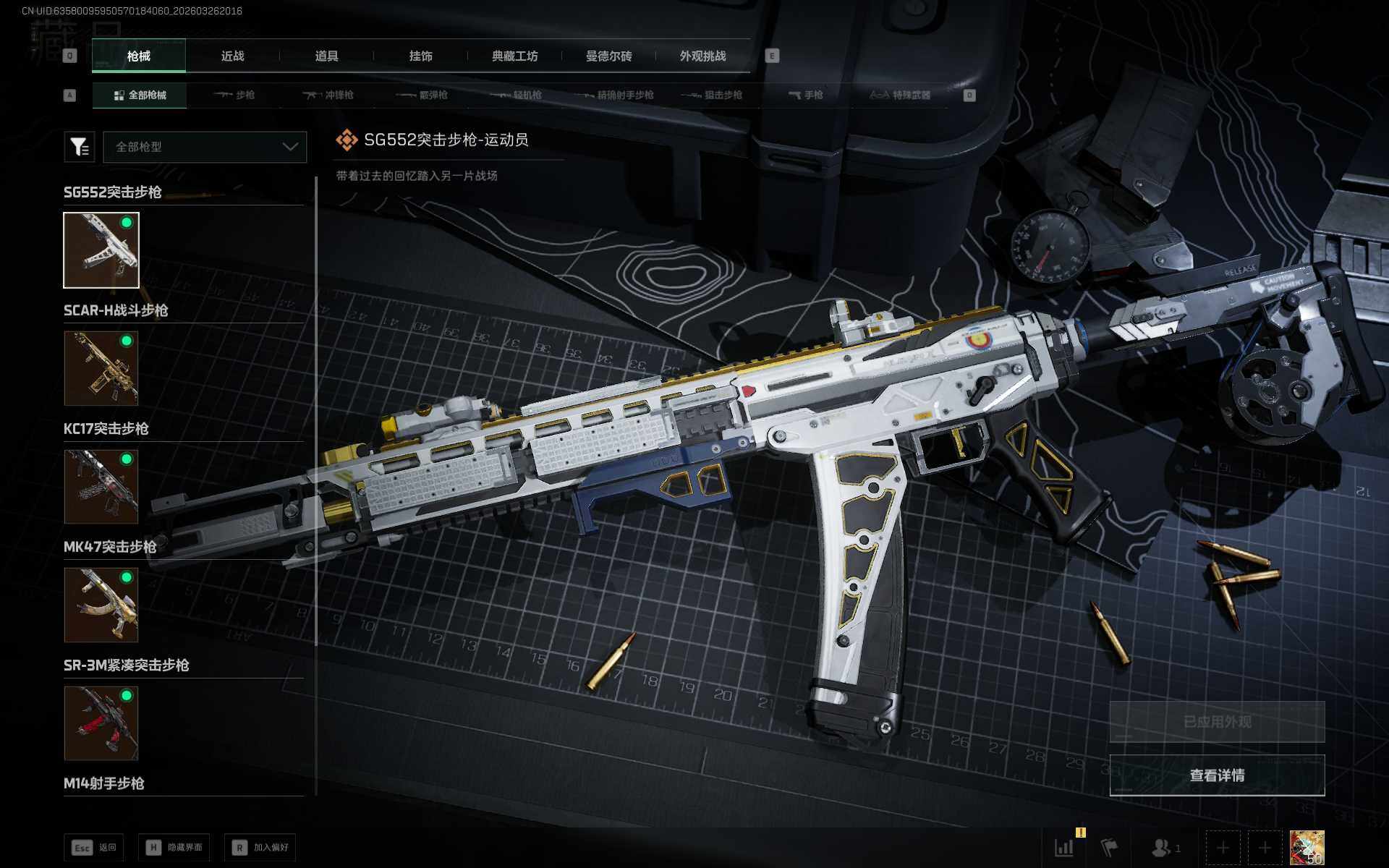Select the 挂饰 charms tab
1389x868 pixels.
coord(420,56)
